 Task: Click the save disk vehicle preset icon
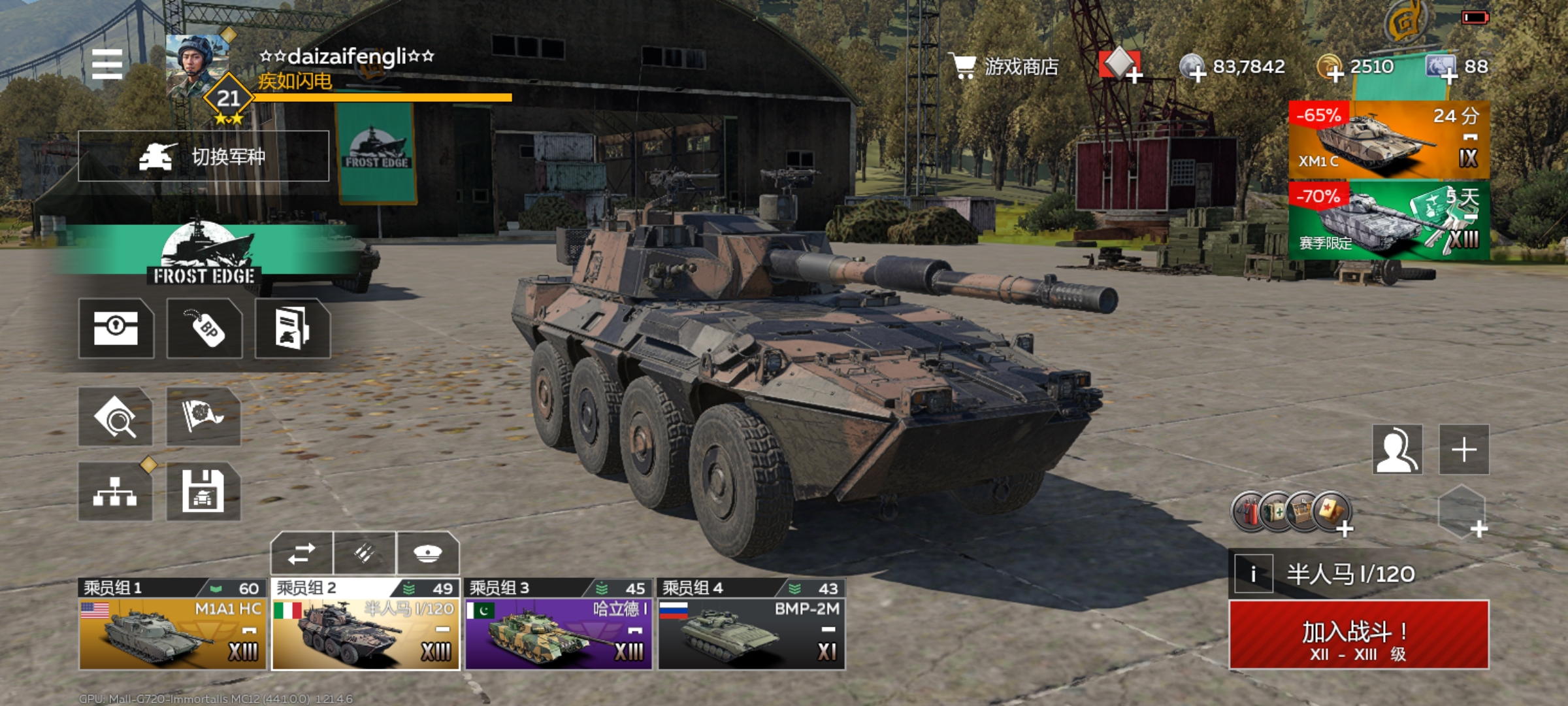pyautogui.click(x=203, y=492)
